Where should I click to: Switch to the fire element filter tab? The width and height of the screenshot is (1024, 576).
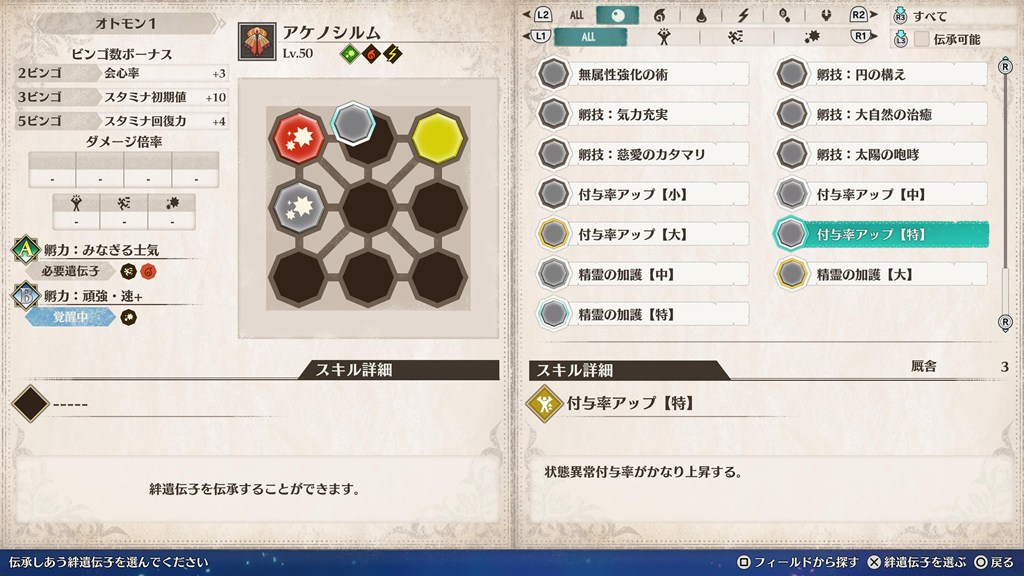[x=660, y=15]
